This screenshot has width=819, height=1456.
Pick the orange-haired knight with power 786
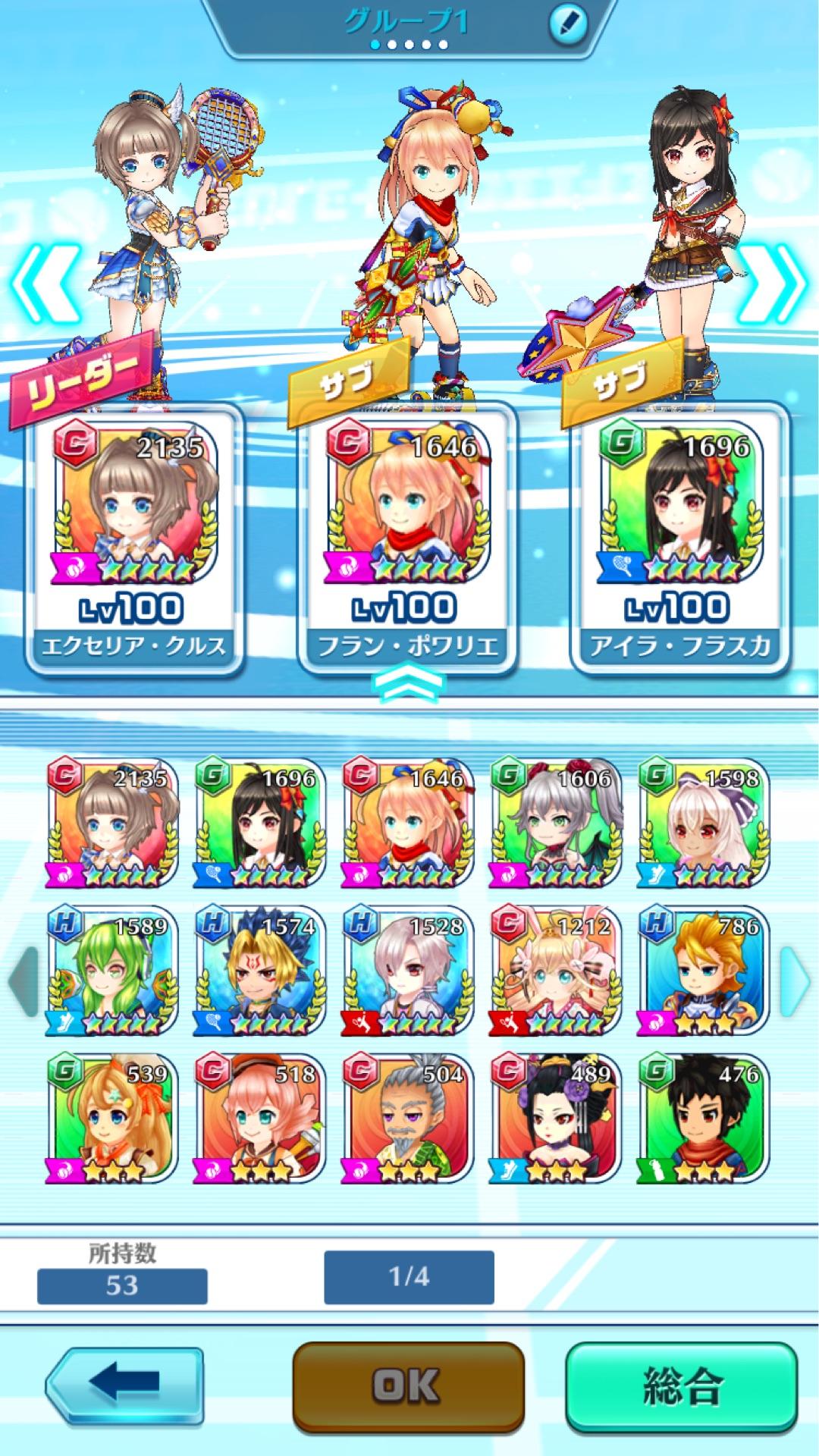[x=704, y=972]
